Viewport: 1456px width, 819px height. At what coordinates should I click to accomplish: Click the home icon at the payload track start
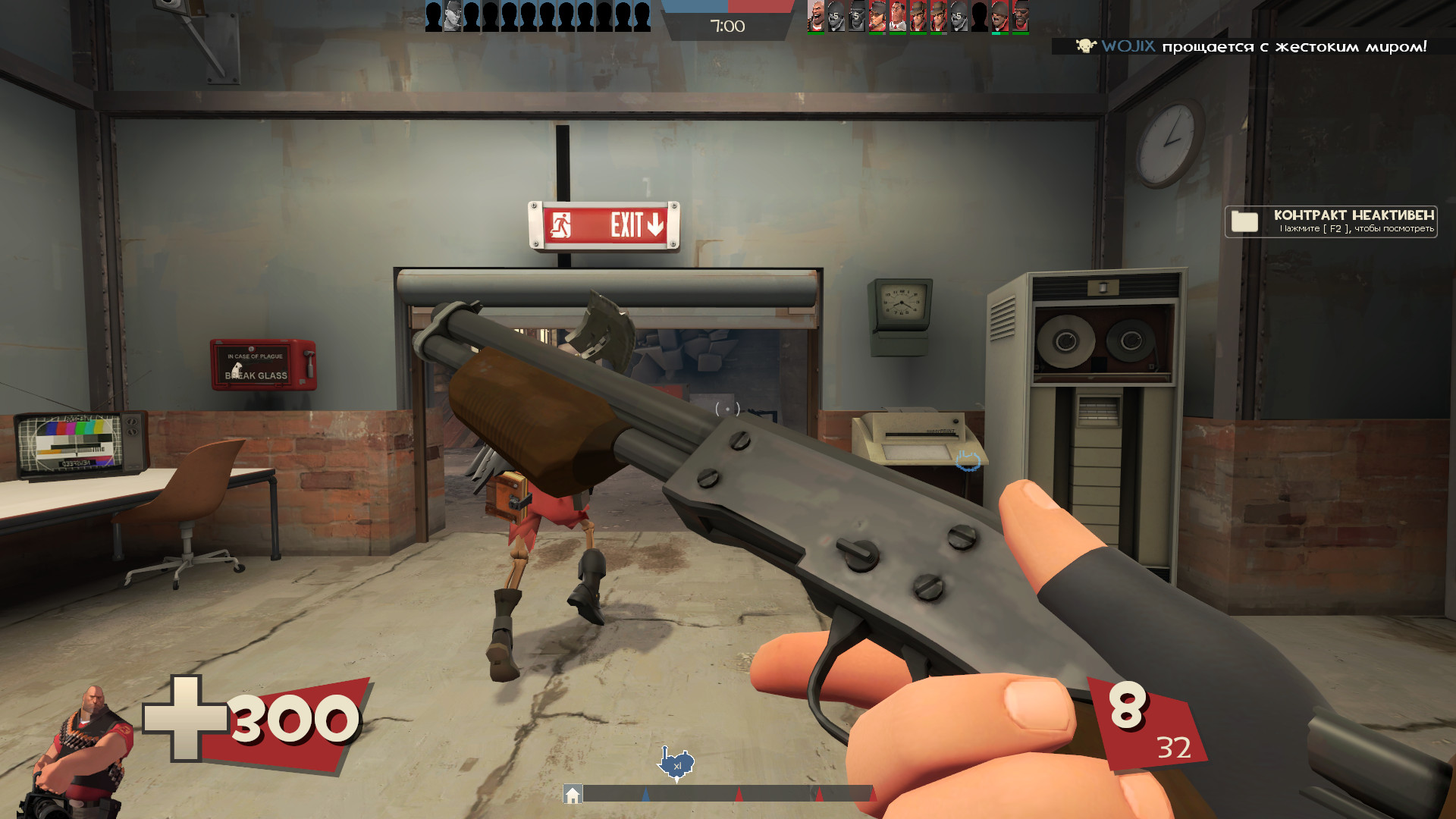coord(573,794)
